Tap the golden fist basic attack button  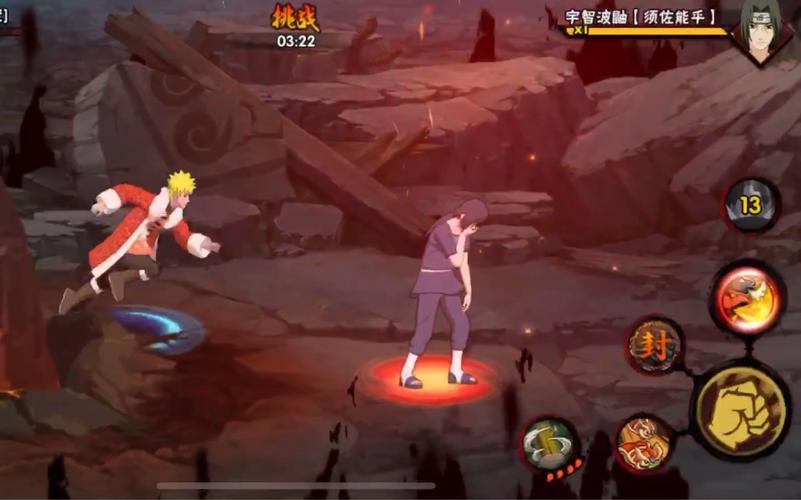[740, 410]
